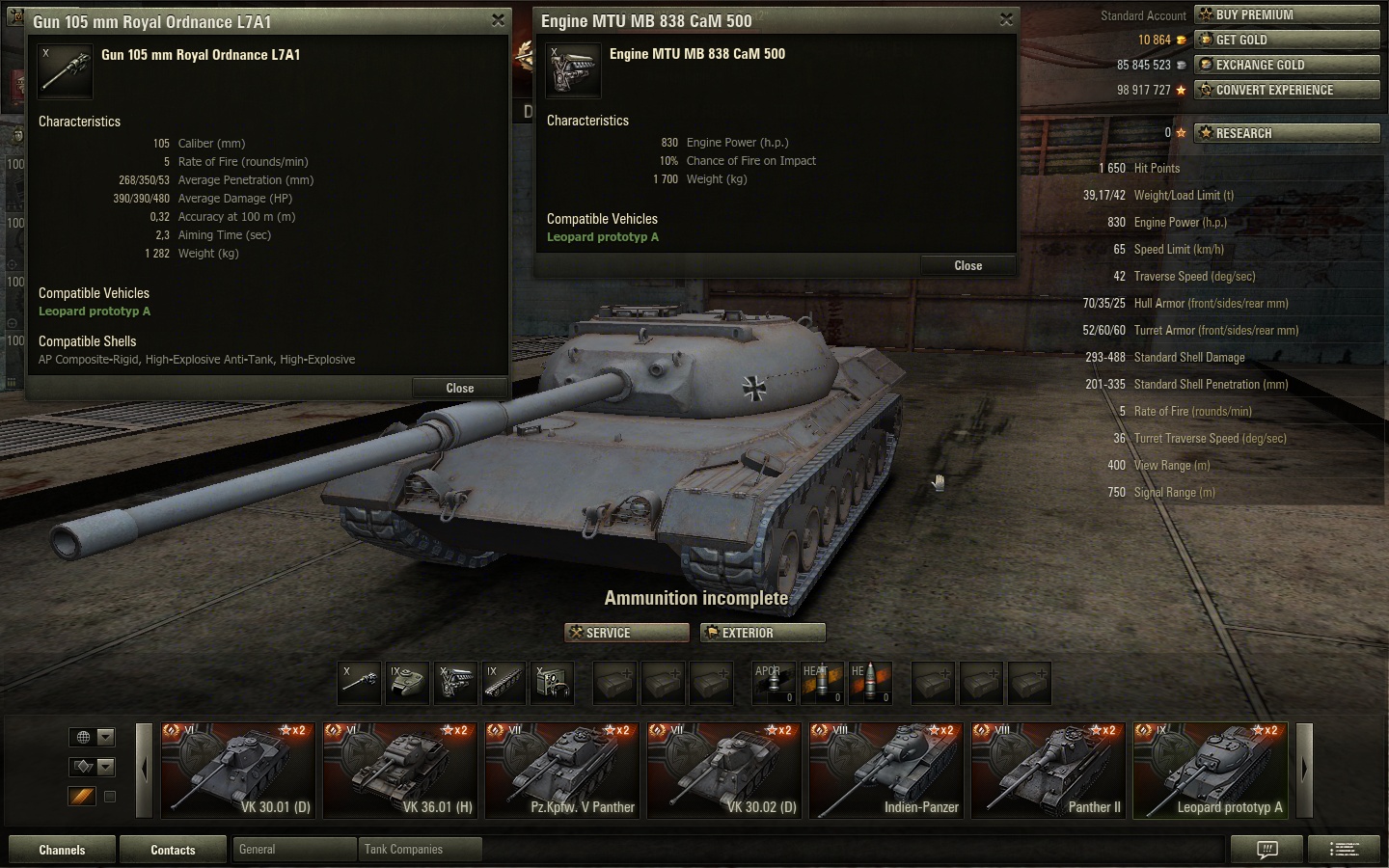The height and width of the screenshot is (868, 1389).
Task: Open the Contacts panel
Action: [173, 850]
